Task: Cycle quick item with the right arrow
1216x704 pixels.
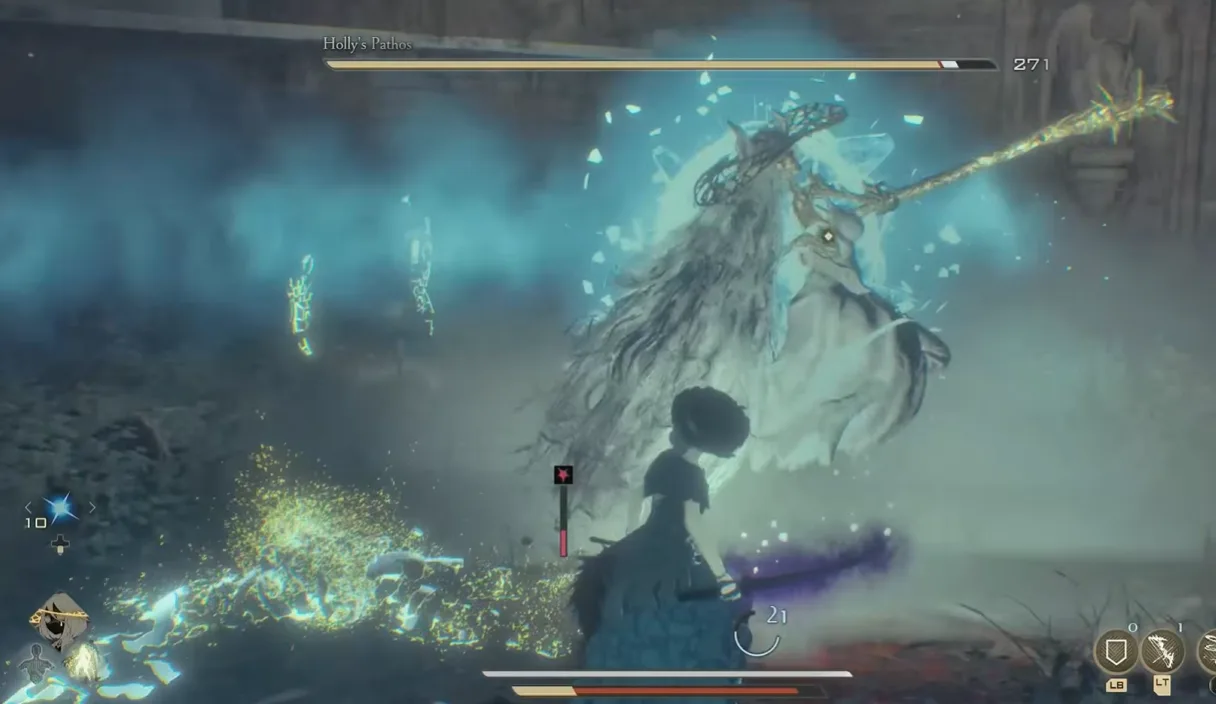Action: tap(92, 508)
